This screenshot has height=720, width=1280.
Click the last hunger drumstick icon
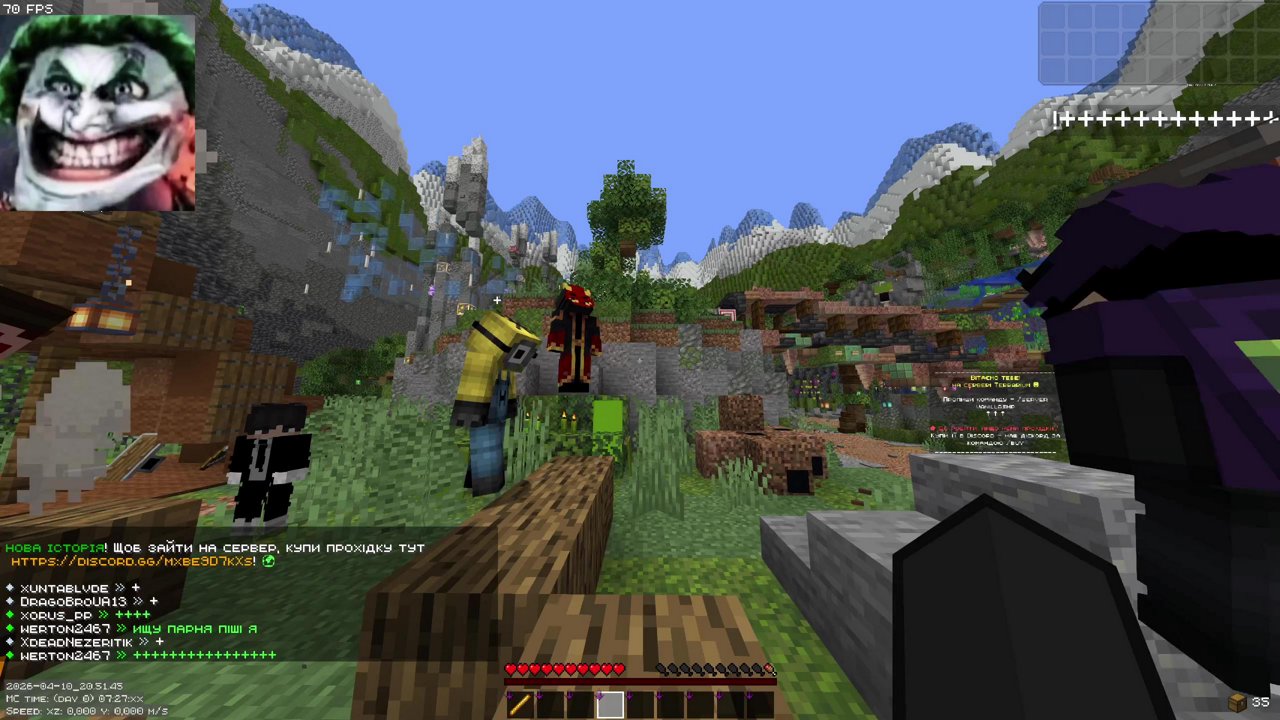click(x=768, y=669)
